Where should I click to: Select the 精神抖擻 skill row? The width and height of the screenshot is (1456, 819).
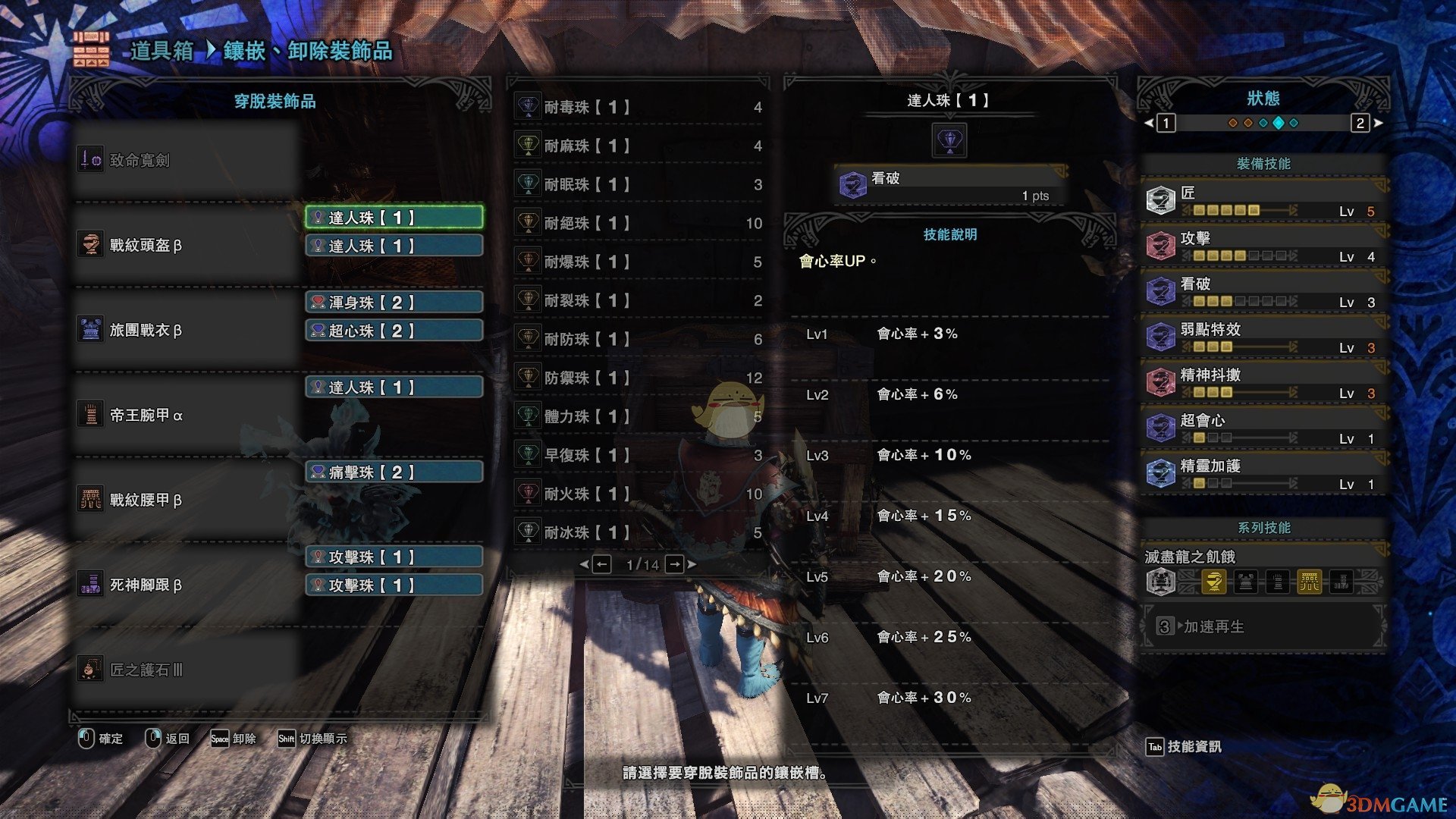click(x=1263, y=381)
